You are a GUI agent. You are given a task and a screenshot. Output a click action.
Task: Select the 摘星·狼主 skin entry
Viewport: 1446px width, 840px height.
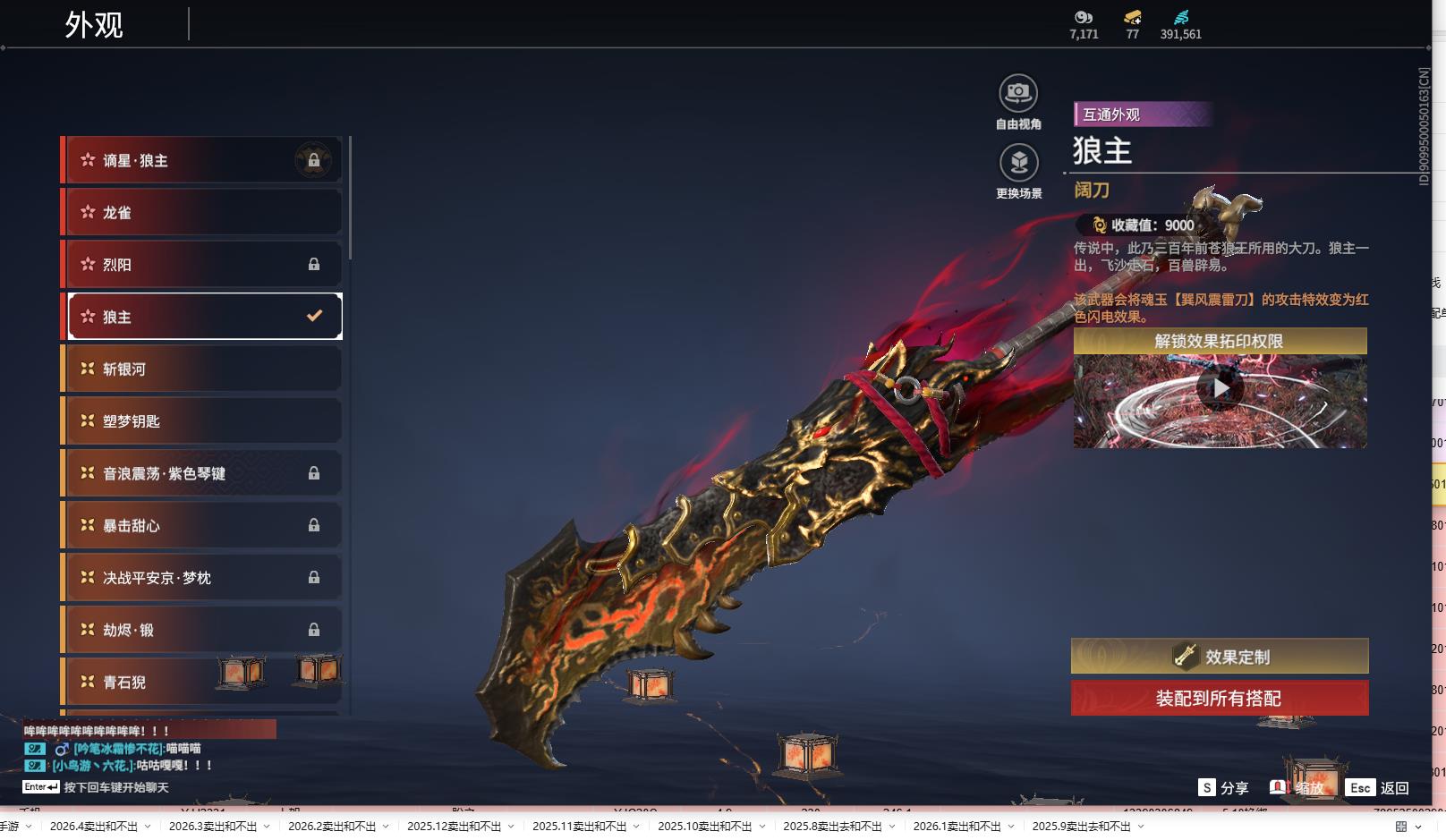tap(204, 160)
